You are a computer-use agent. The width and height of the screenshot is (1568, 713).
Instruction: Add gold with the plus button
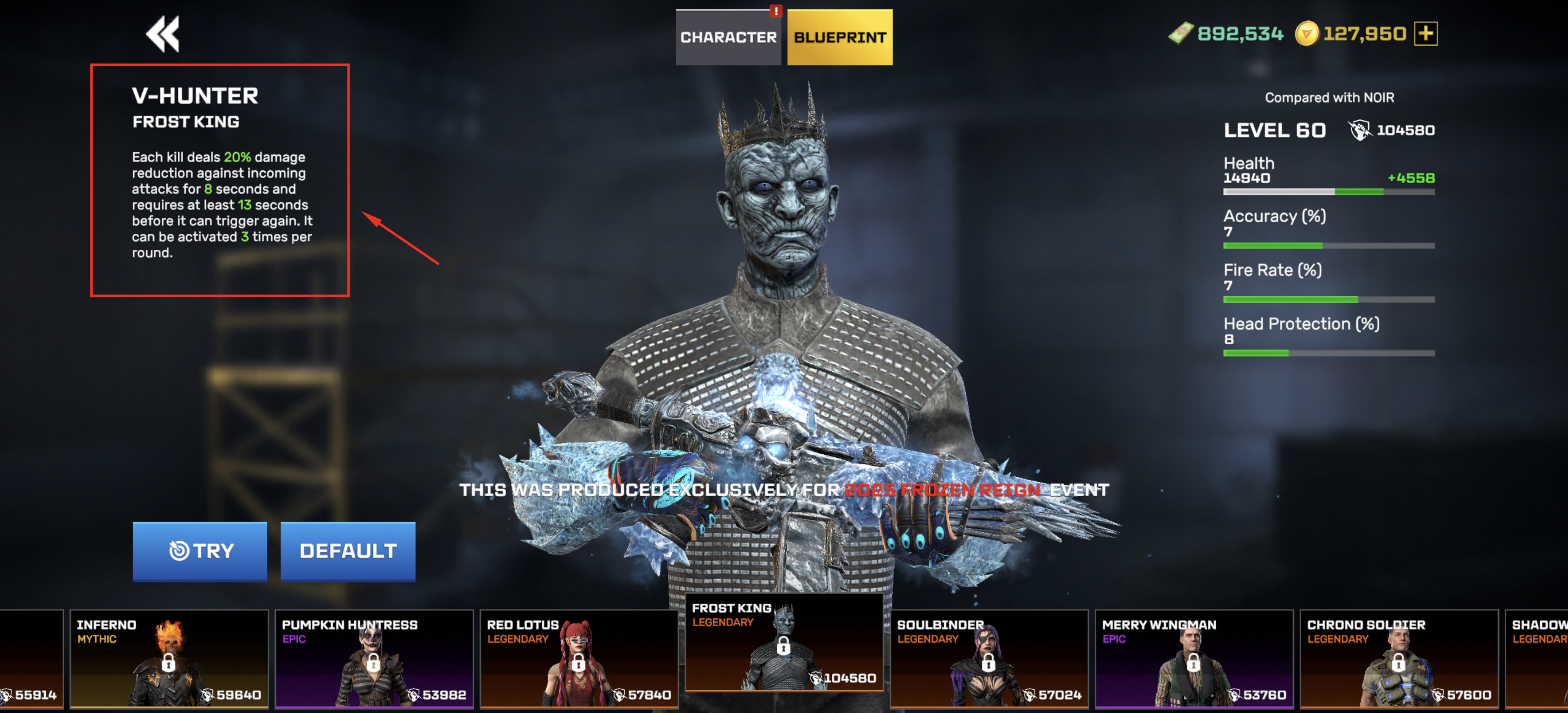[x=1425, y=33]
